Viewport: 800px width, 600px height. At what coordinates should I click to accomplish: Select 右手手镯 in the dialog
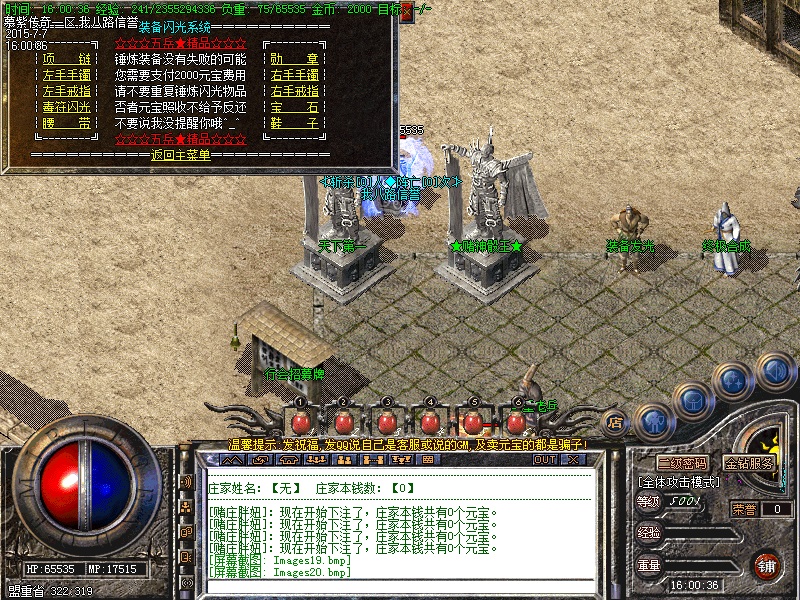(295, 75)
